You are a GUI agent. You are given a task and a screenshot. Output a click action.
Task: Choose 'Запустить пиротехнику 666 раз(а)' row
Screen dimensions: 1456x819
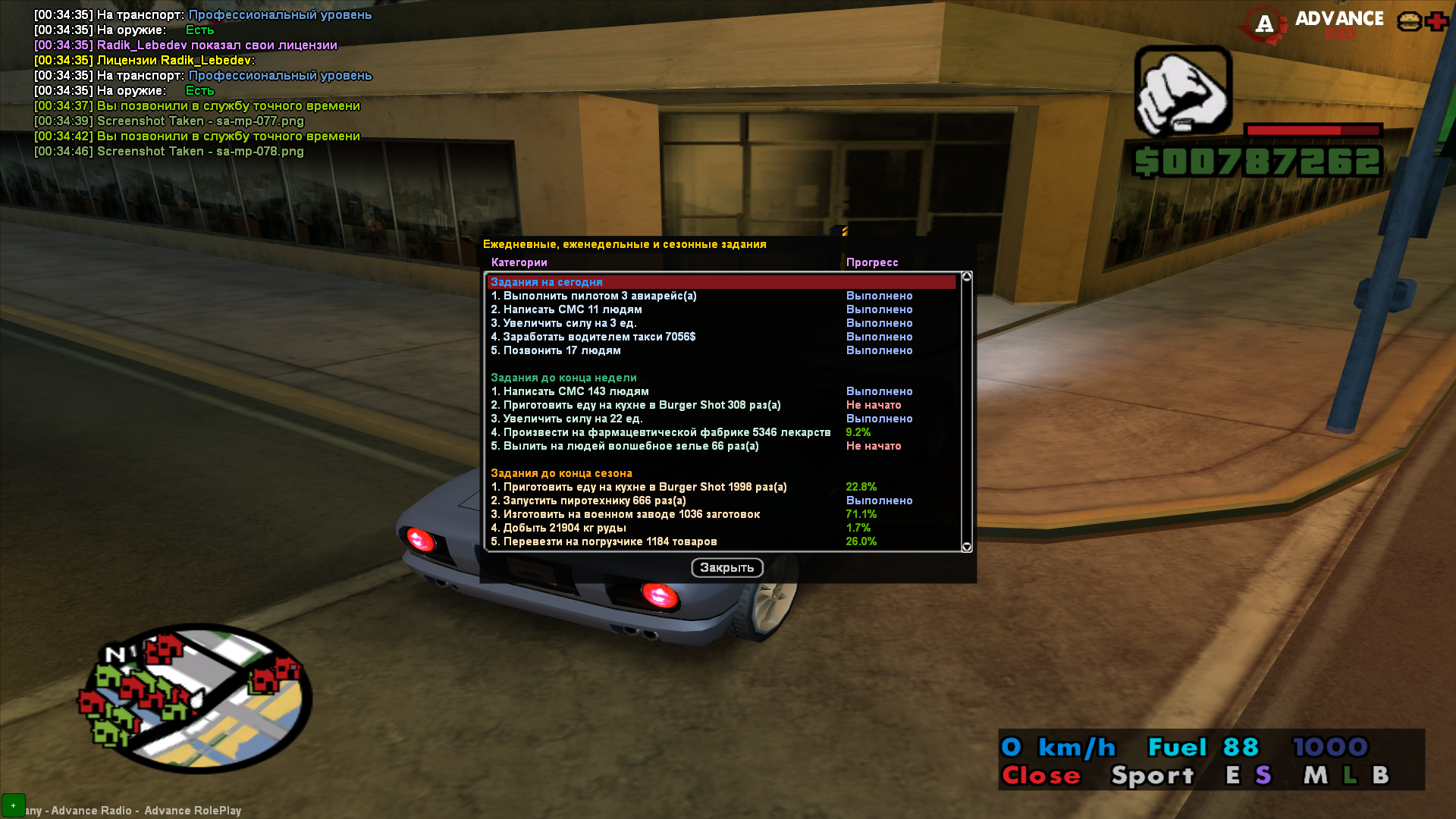[x=588, y=500]
